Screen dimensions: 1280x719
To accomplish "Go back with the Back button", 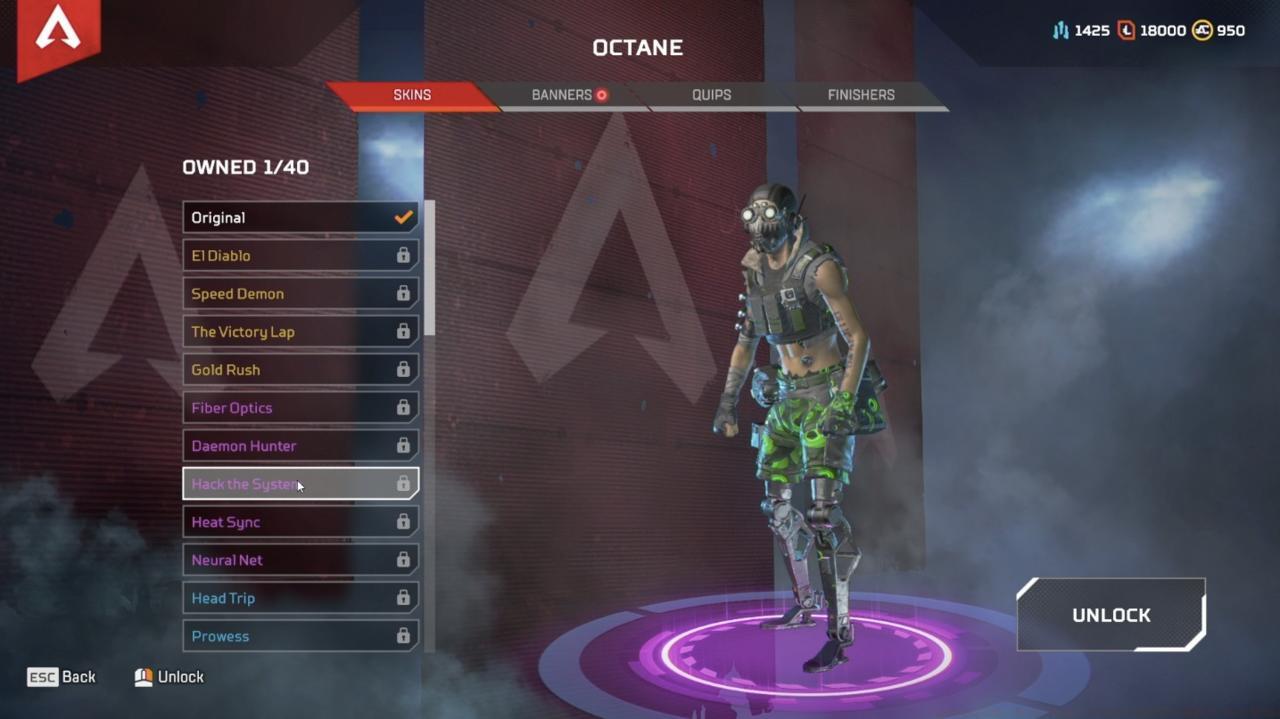I will click(x=62, y=677).
